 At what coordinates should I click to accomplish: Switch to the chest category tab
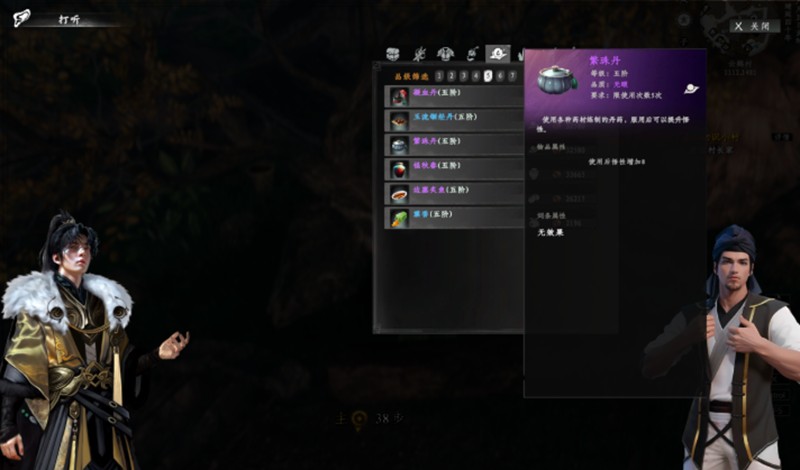click(394, 53)
